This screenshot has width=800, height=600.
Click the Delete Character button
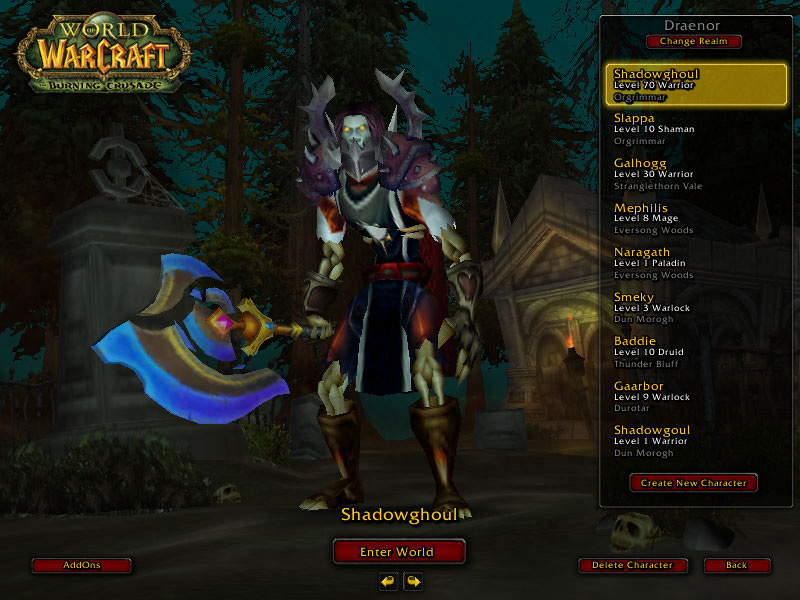634,565
